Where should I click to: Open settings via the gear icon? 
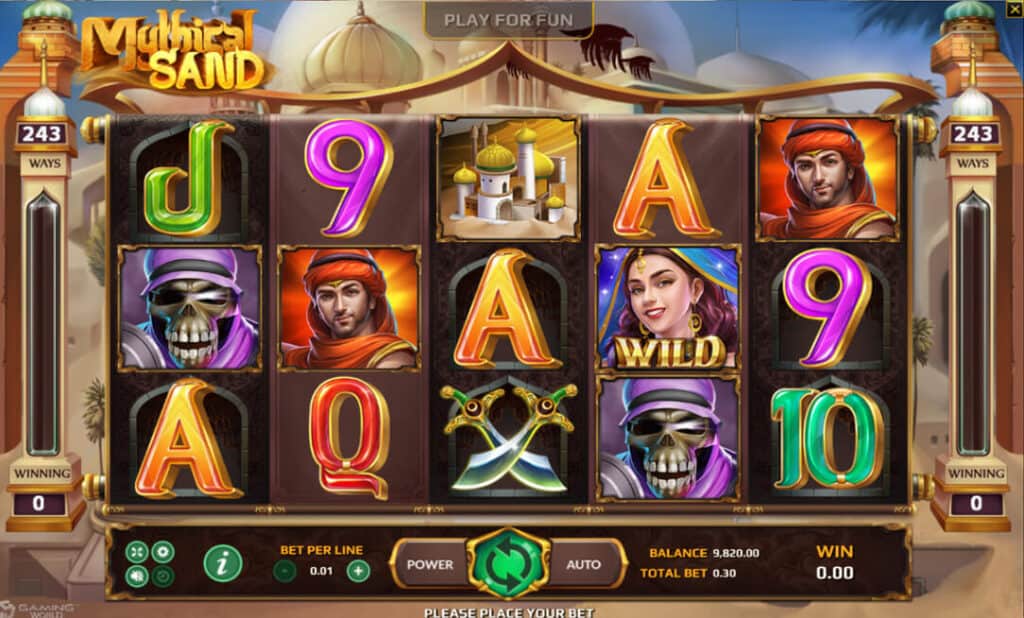pyautogui.click(x=163, y=552)
